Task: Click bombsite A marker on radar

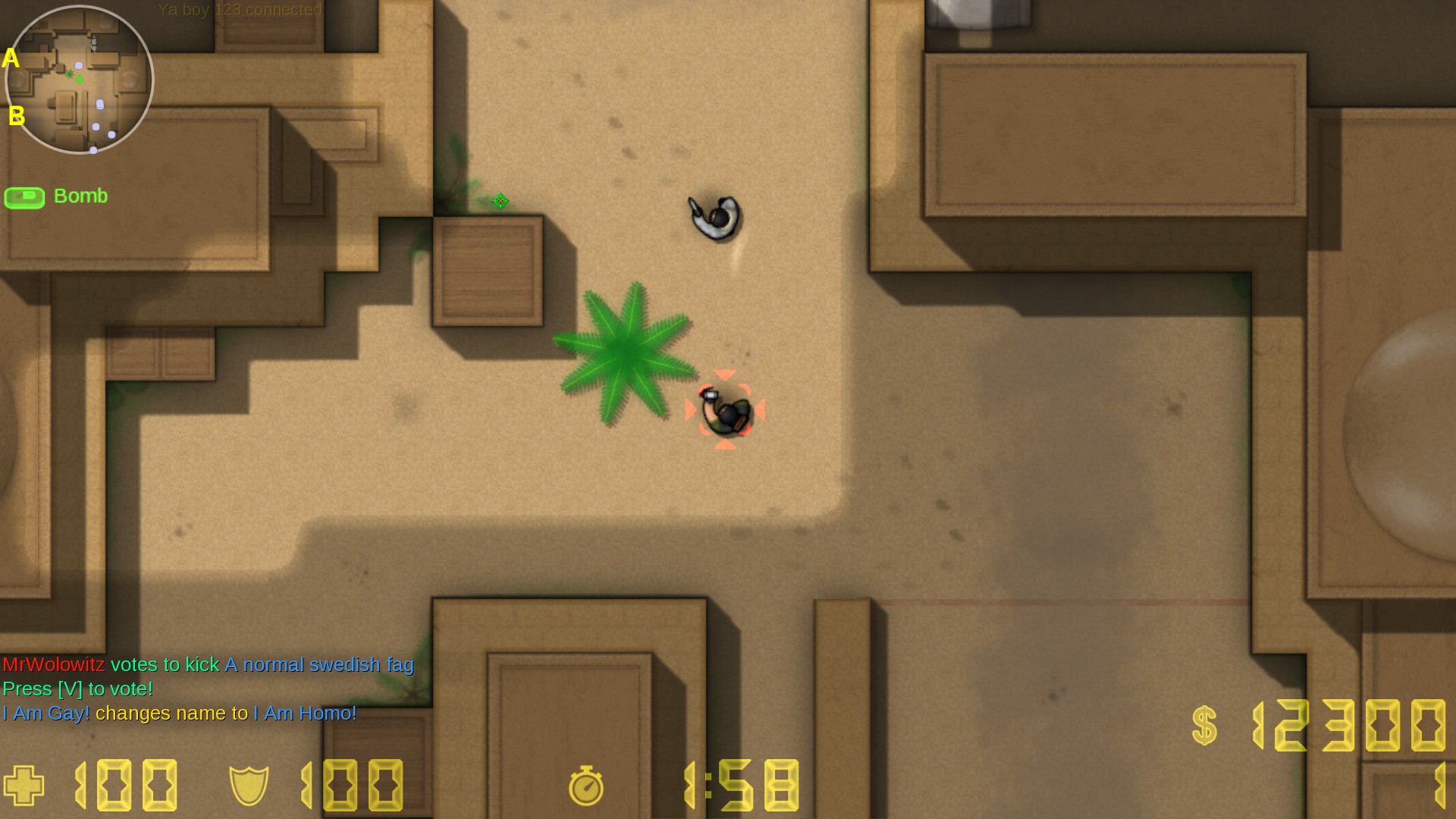Action: [11, 58]
